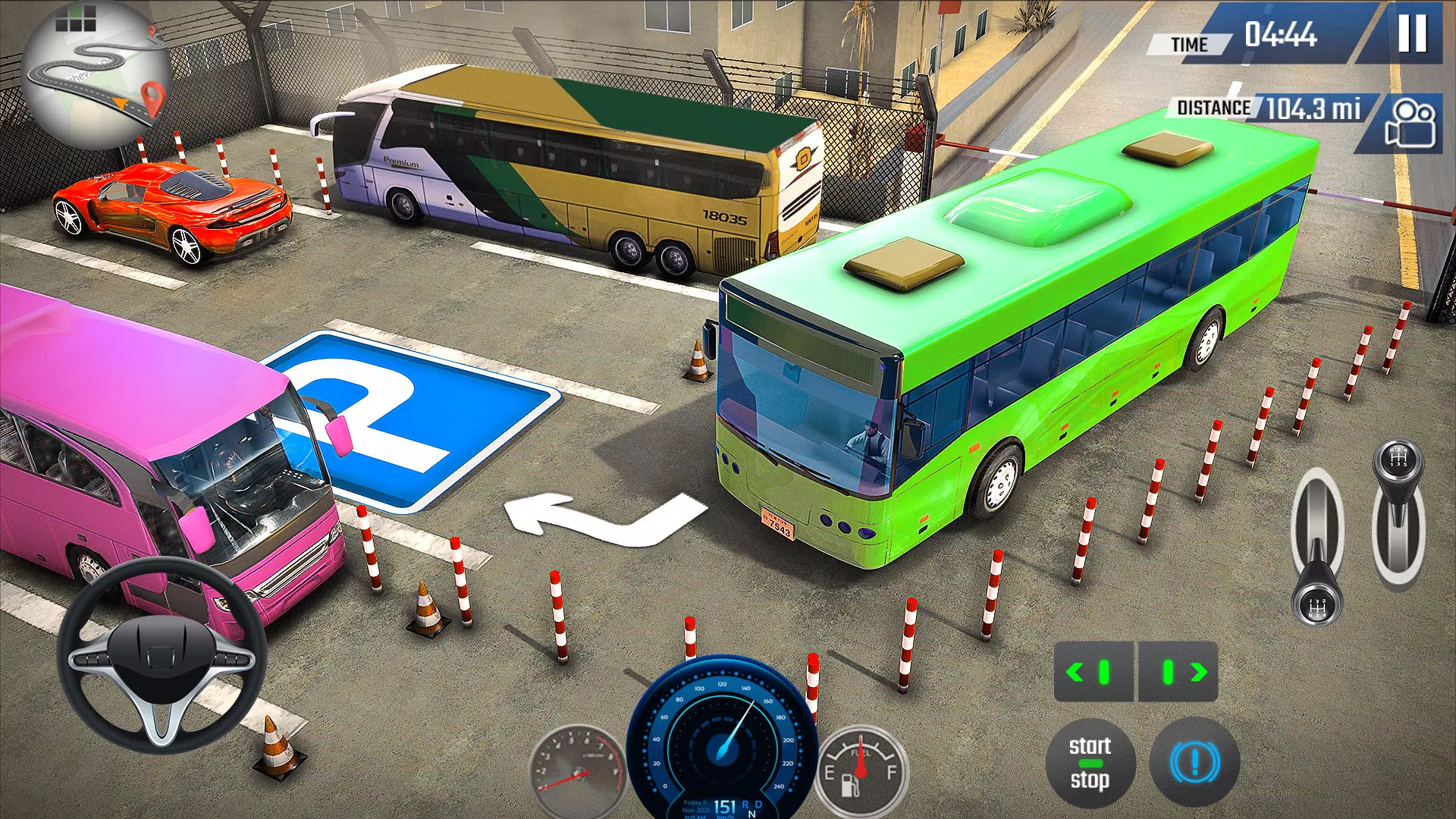Pause the game with the pause button
Image resolution: width=1456 pixels, height=819 pixels.
tap(1412, 33)
